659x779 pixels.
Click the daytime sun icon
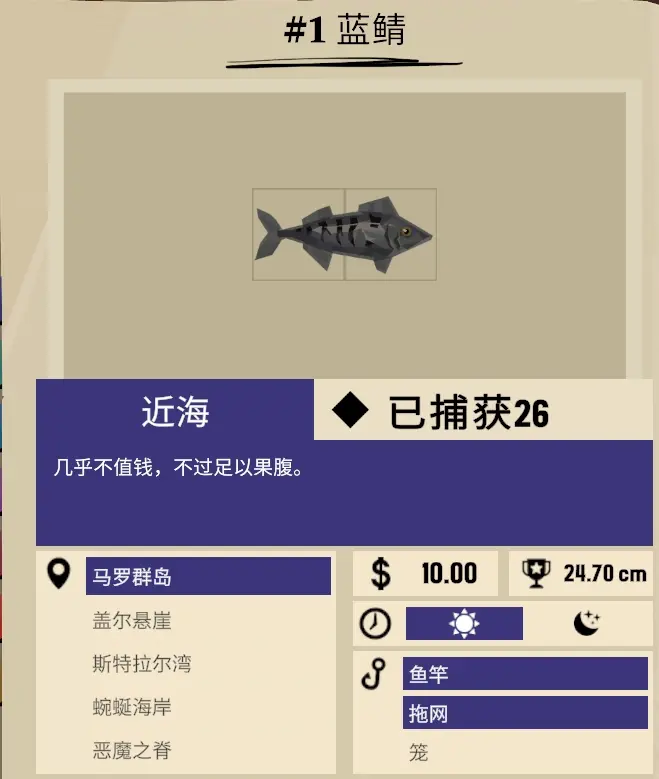click(x=464, y=624)
